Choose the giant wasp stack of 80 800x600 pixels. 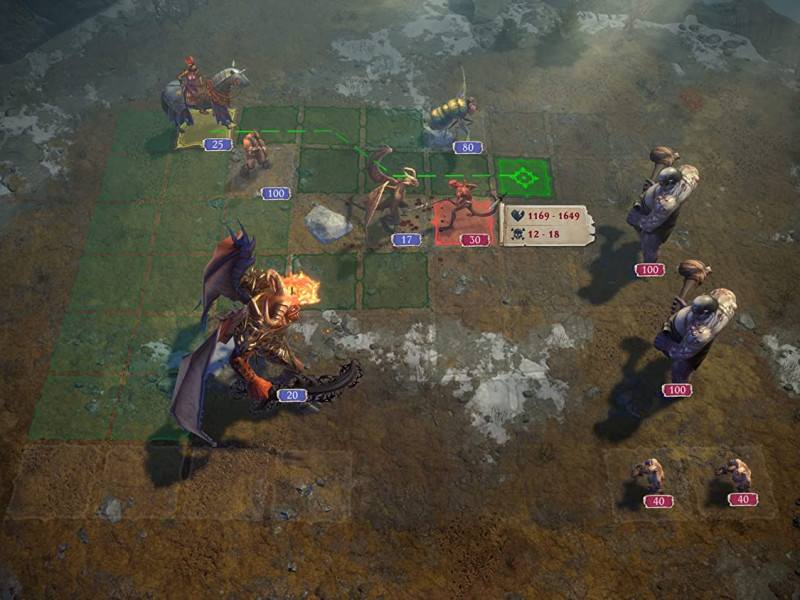click(450, 118)
